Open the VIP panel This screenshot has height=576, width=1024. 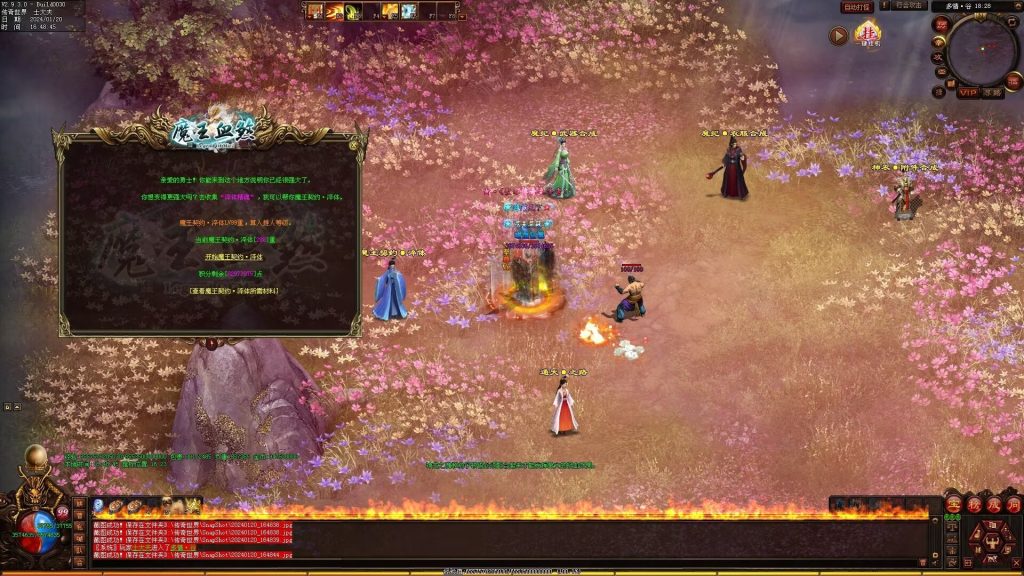coord(967,93)
